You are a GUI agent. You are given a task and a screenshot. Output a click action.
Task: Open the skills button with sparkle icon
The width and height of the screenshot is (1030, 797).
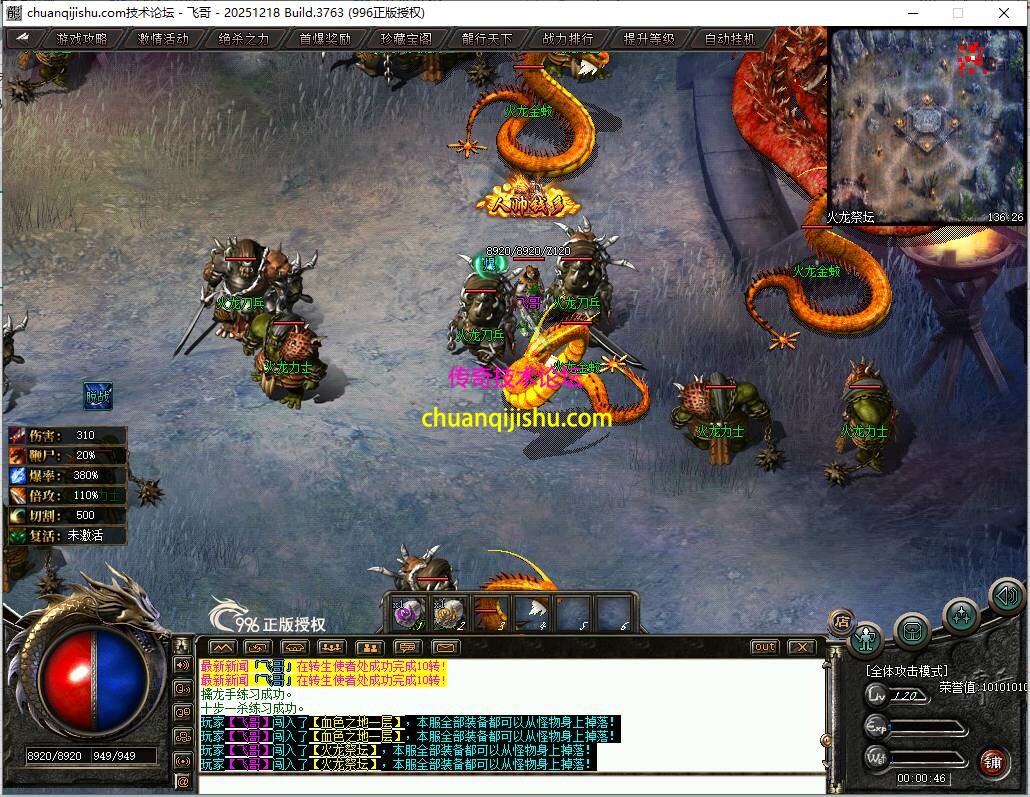[960, 614]
